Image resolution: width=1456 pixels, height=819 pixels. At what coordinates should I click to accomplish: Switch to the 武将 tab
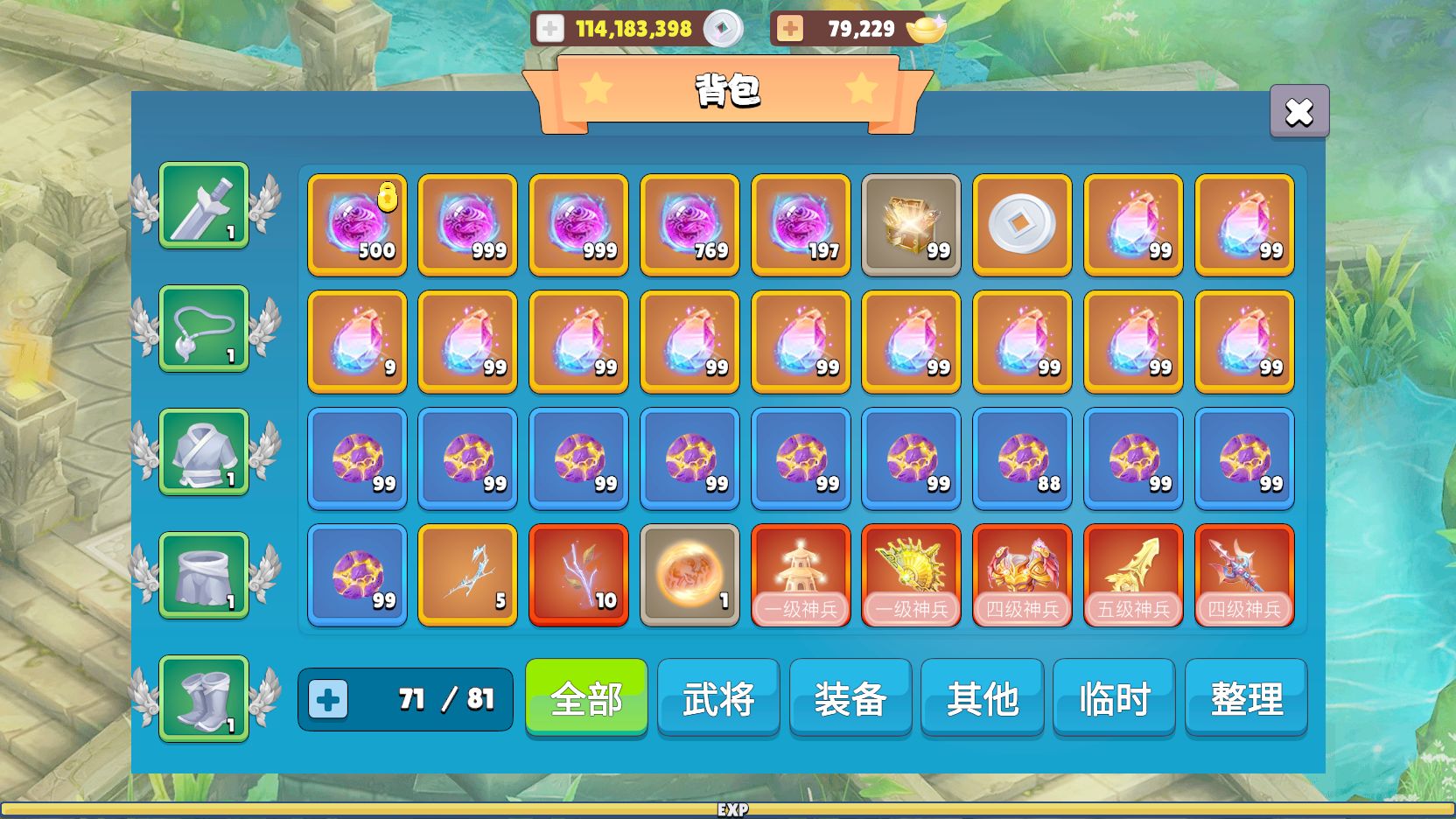717,697
